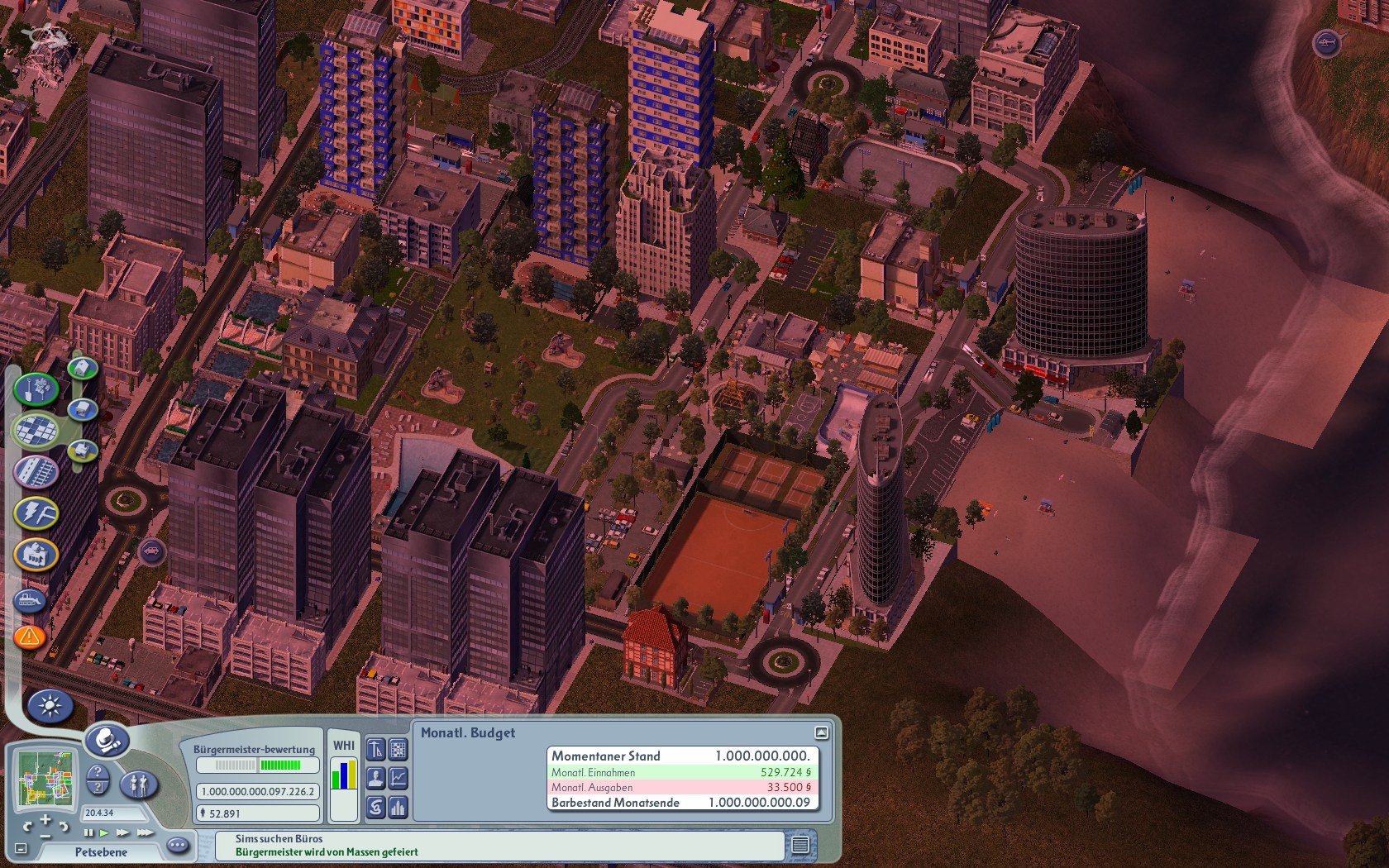Toggle the day-night sun button
This screenshot has height=868, width=1389.
50,705
